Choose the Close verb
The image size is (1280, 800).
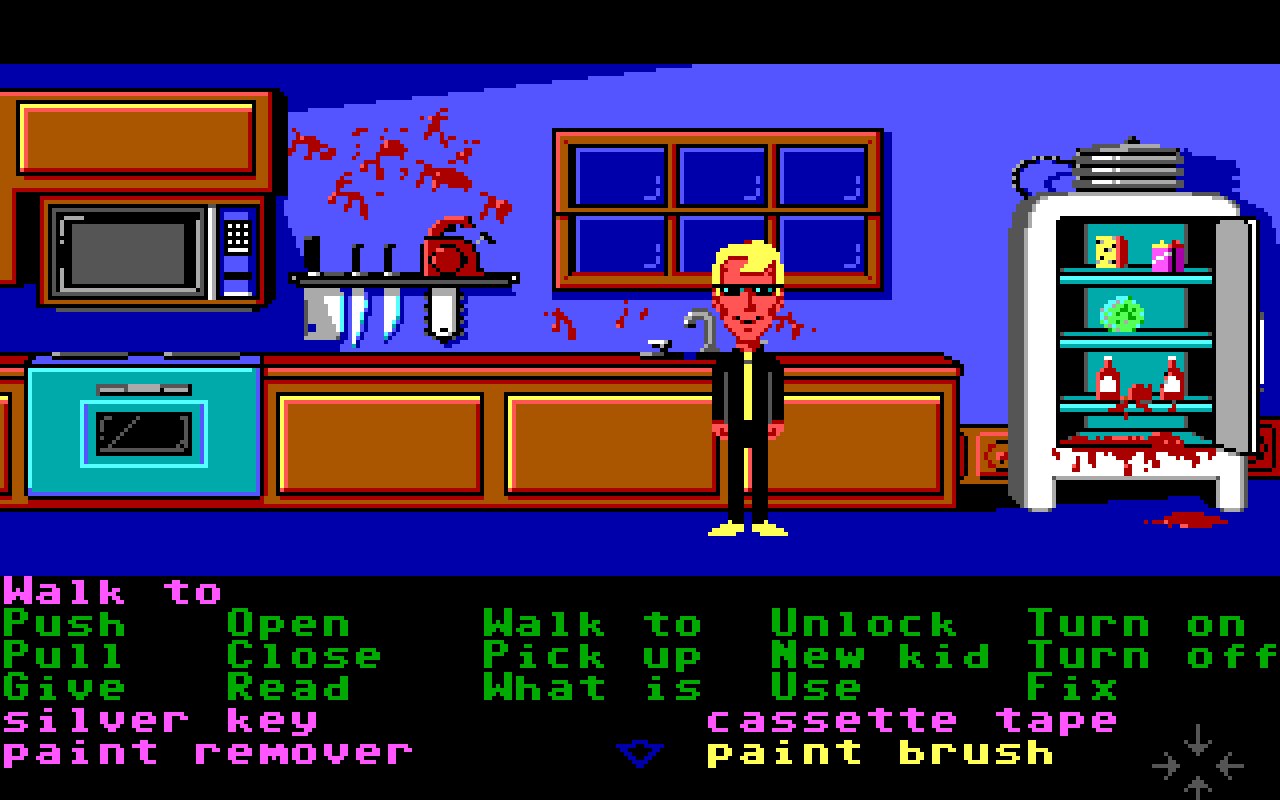click(x=304, y=657)
